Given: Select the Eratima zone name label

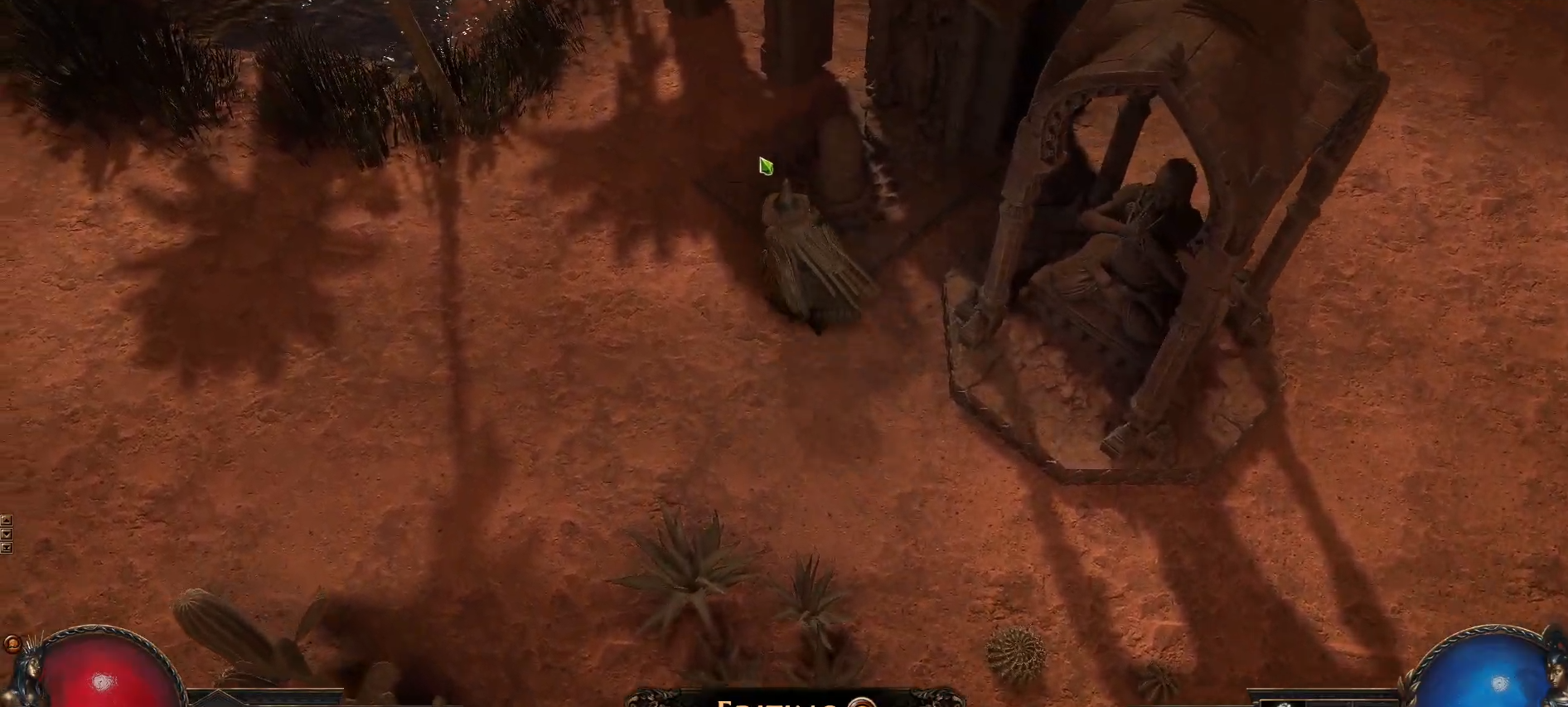Looking at the screenshot, I should [779, 703].
